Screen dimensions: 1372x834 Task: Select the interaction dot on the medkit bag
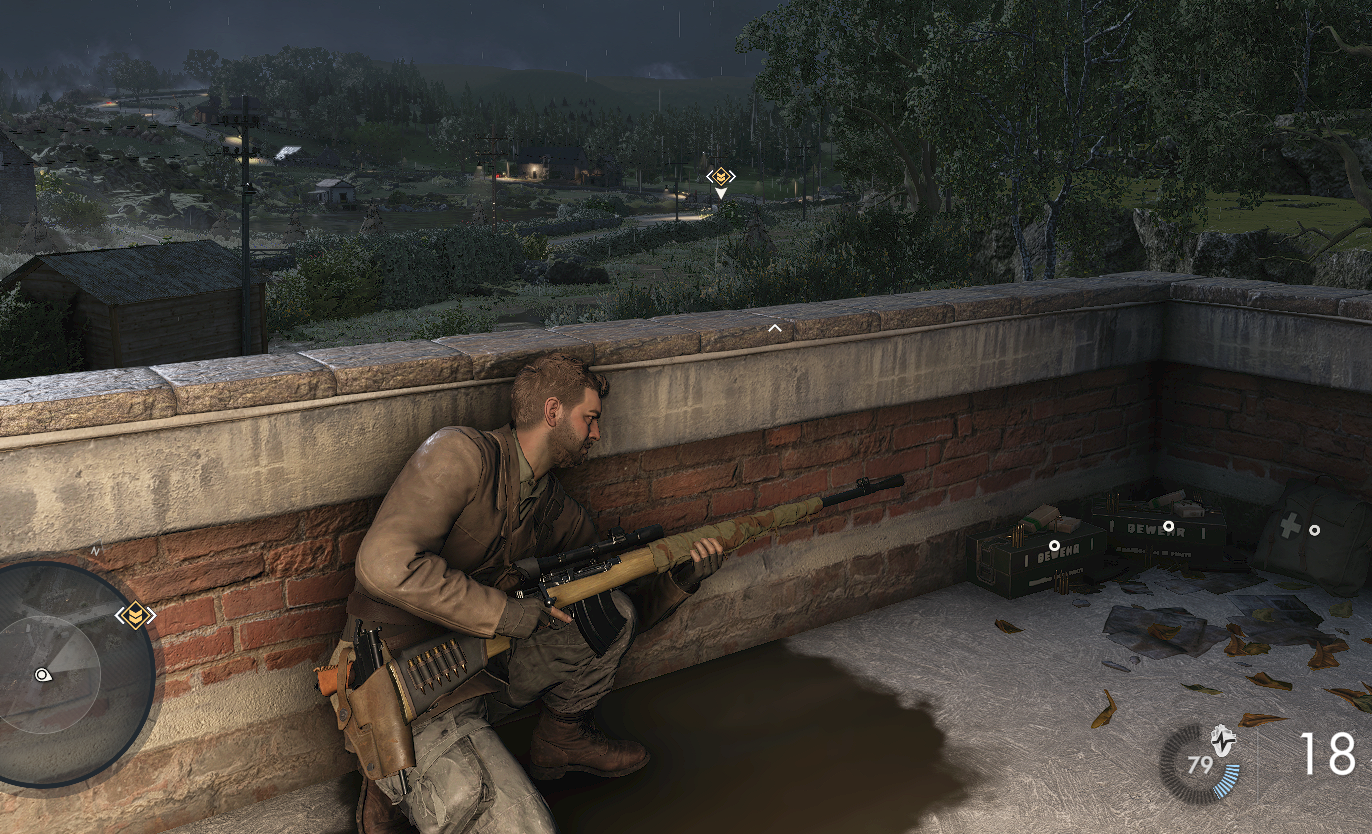(x=1314, y=530)
